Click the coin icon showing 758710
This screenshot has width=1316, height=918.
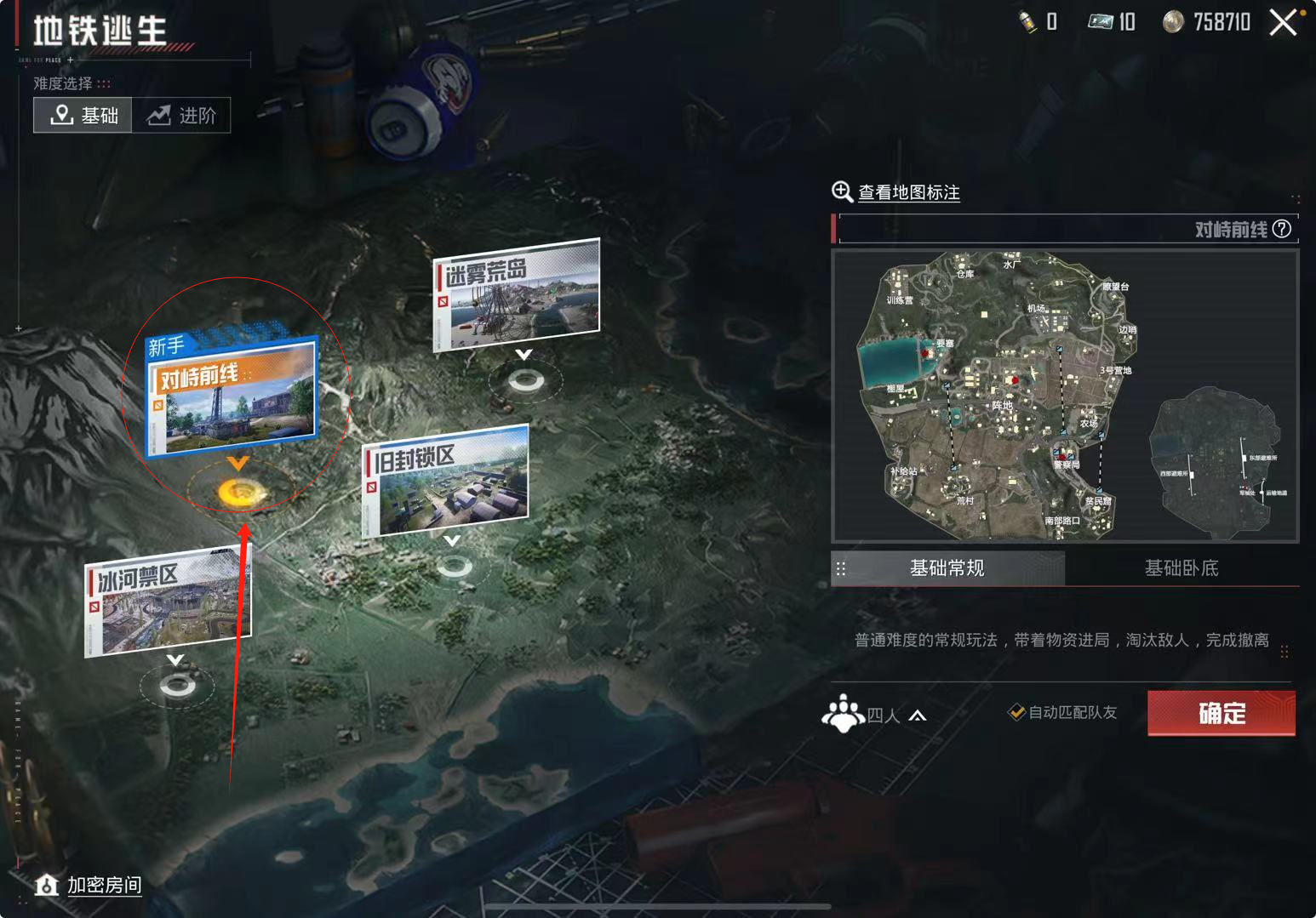[1173, 22]
